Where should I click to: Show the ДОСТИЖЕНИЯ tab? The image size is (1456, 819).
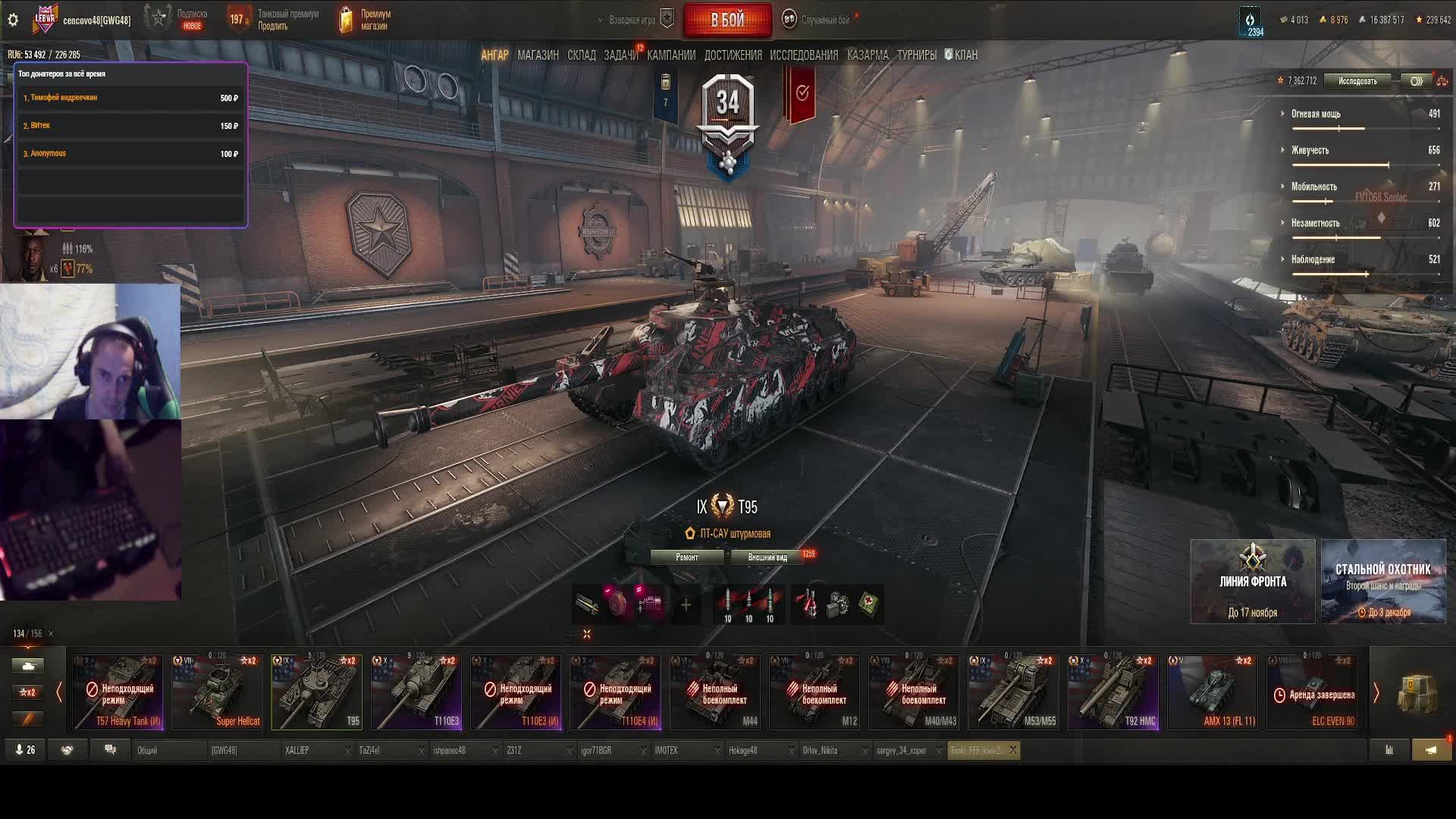tap(733, 55)
